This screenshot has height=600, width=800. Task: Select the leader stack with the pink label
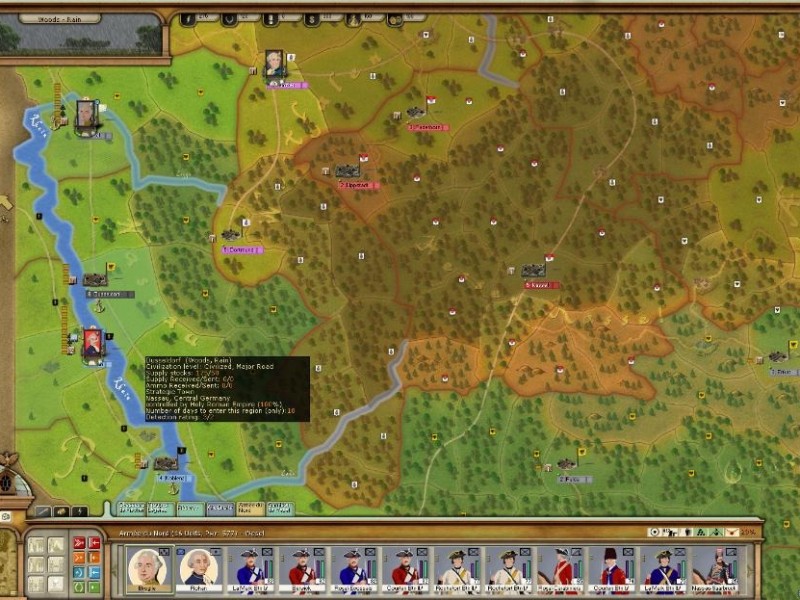click(274, 65)
